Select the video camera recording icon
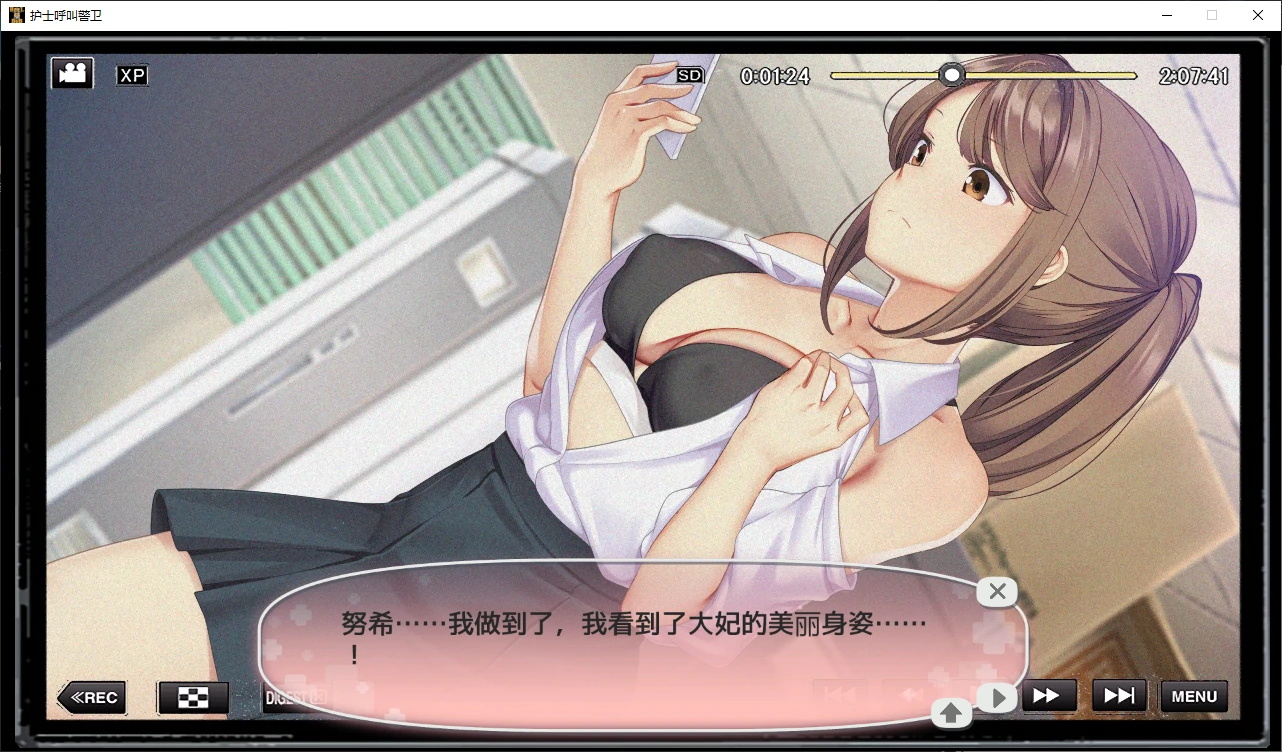This screenshot has height=752, width=1282. tap(70, 72)
